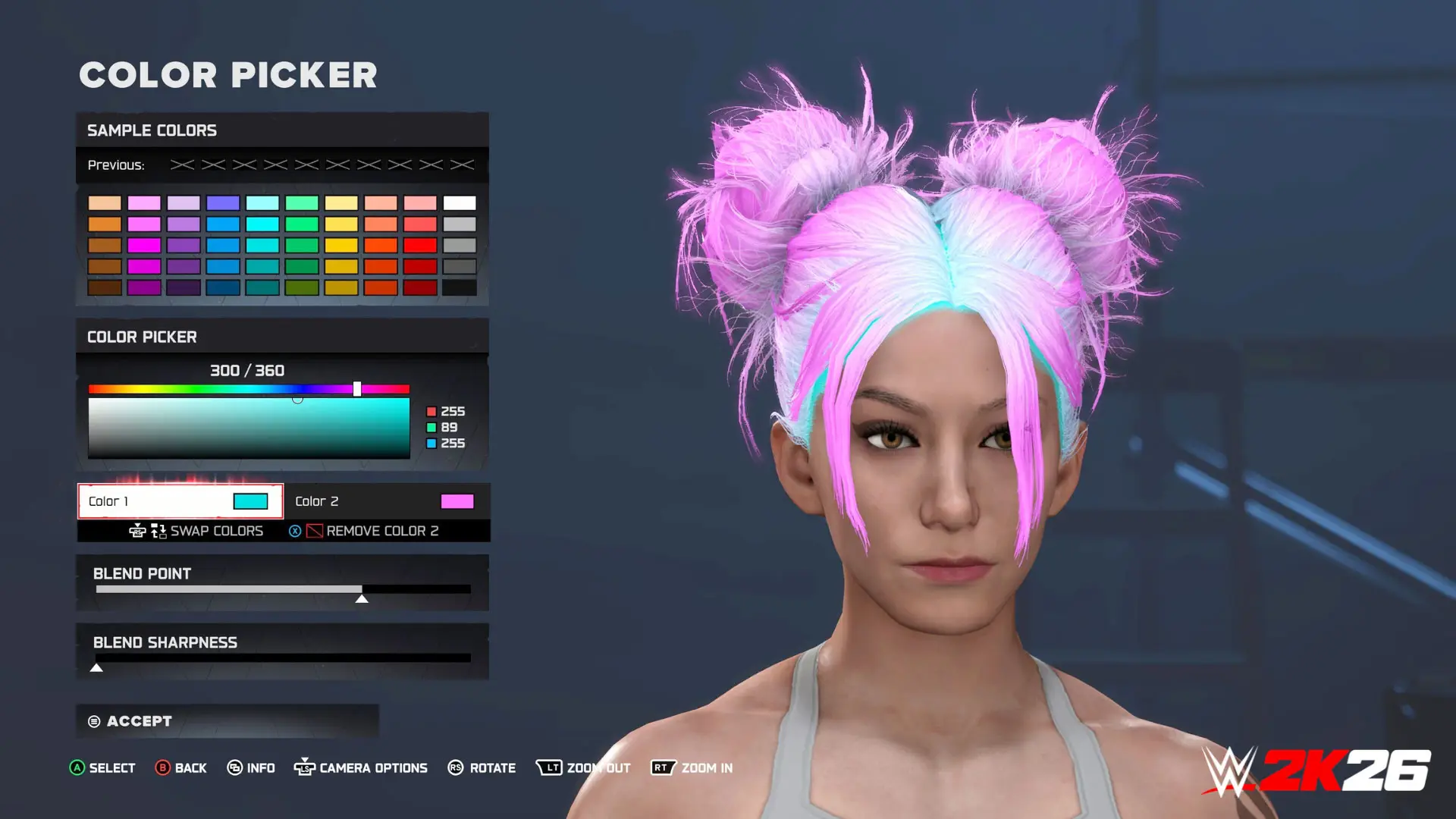The image size is (1456, 819).
Task: Select the Color 1 cyan swatch
Action: [250, 500]
